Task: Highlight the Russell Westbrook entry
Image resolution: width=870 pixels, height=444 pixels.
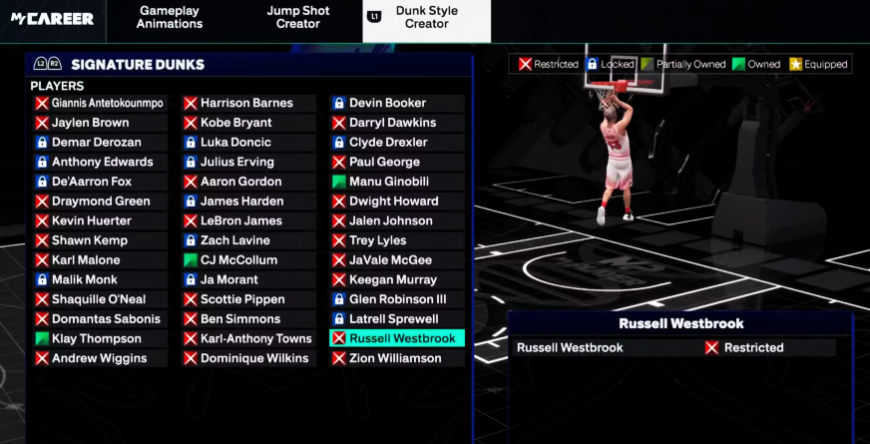Action: [397, 339]
